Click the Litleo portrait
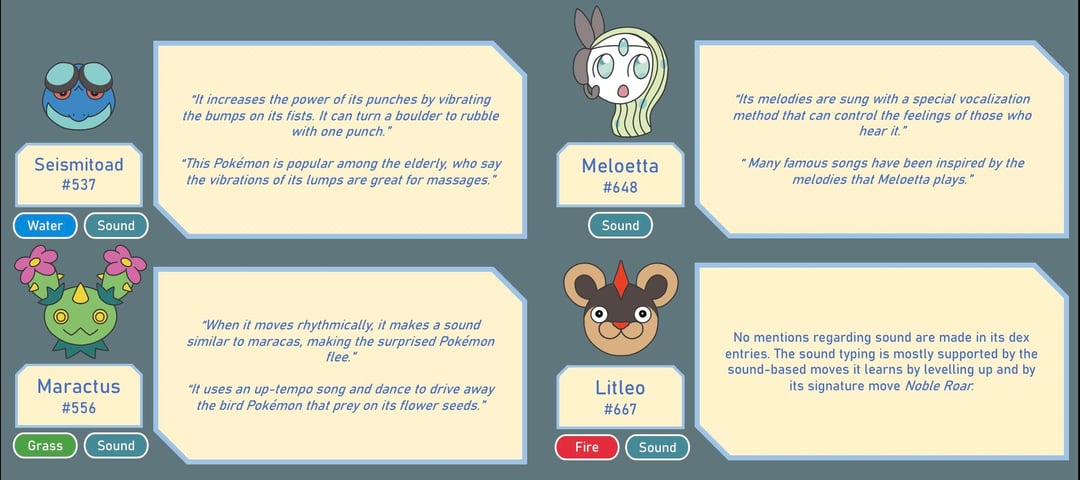The image size is (1080, 480). coord(620,310)
